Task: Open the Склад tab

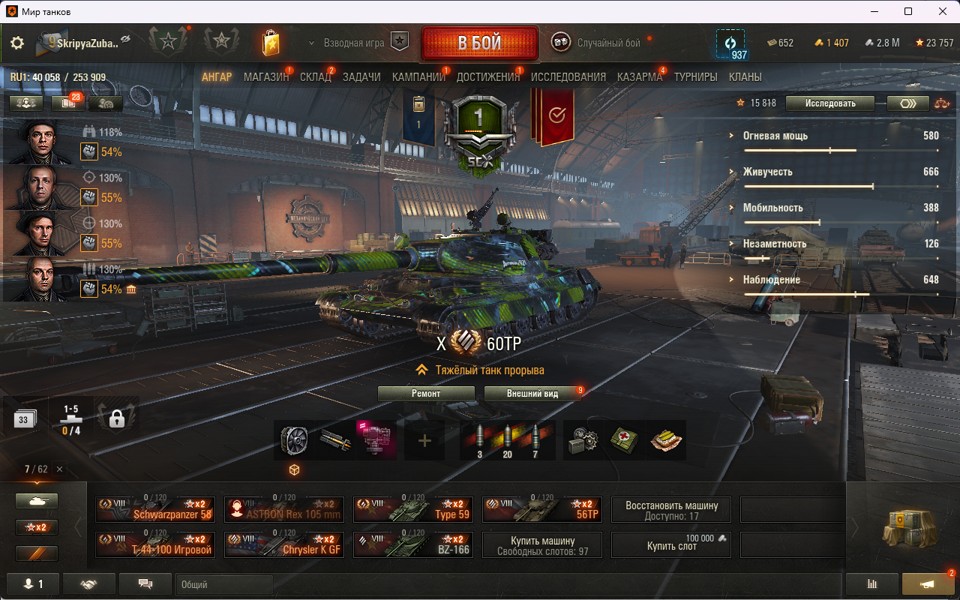Action: point(315,77)
